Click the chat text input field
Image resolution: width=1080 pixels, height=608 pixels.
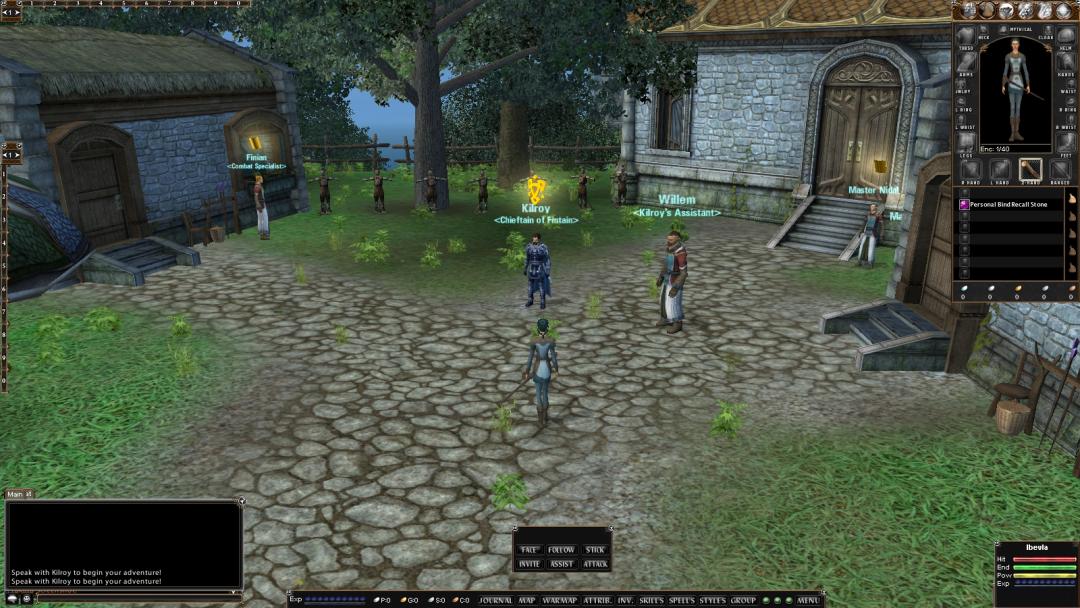(120, 593)
